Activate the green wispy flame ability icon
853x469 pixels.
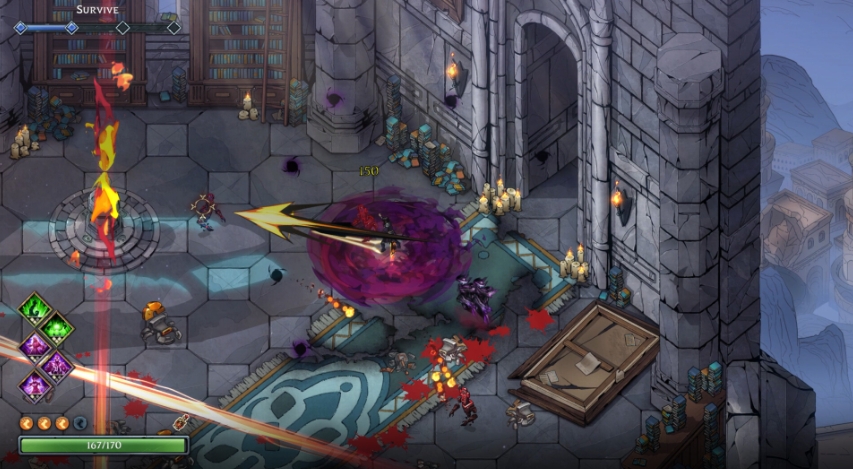pyautogui.click(x=36, y=307)
